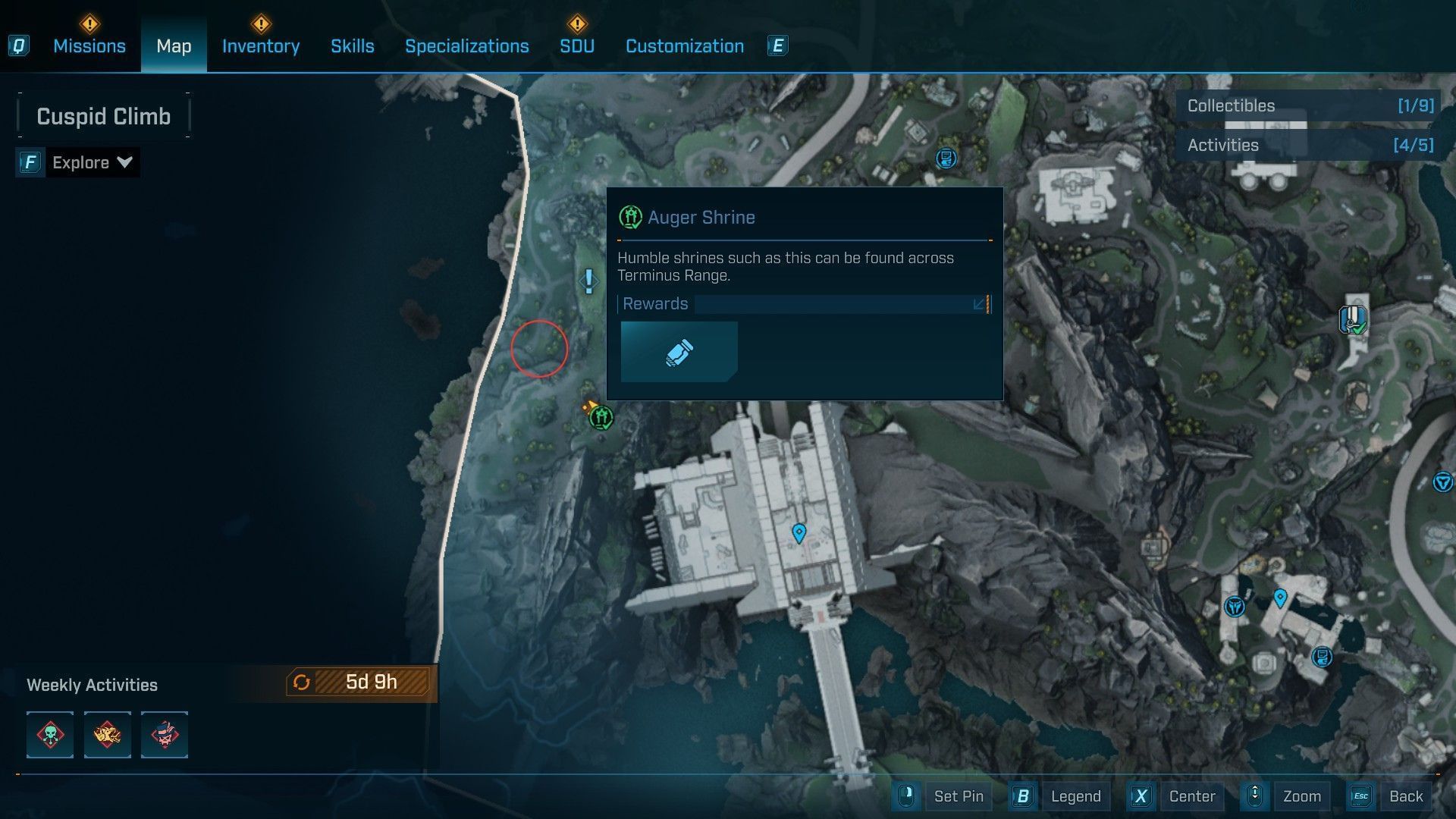Select the skull weekly activity icon
This screenshot has height=819, width=1456.
pyautogui.click(x=50, y=735)
